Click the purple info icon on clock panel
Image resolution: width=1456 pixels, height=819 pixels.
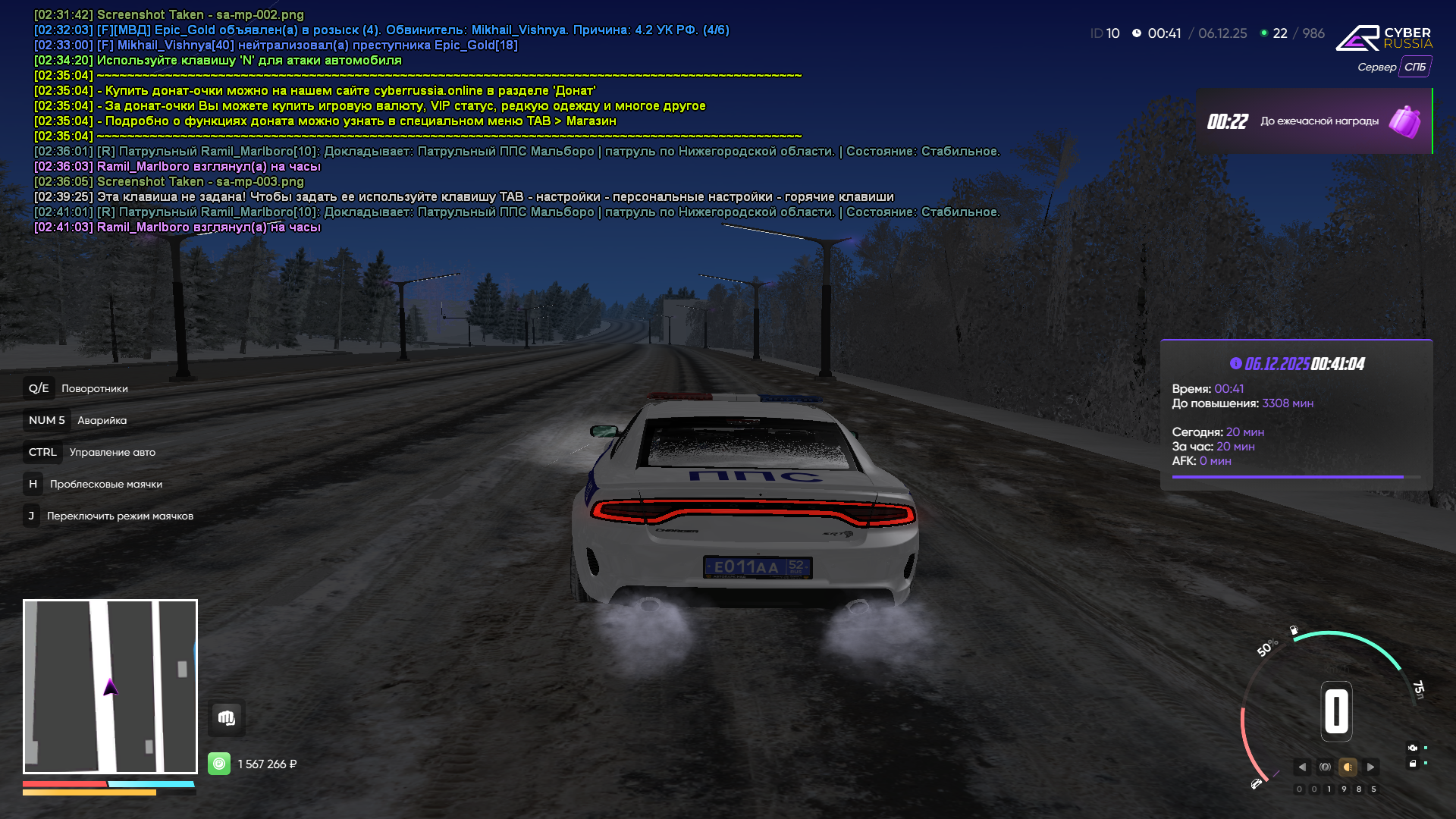tap(1235, 363)
